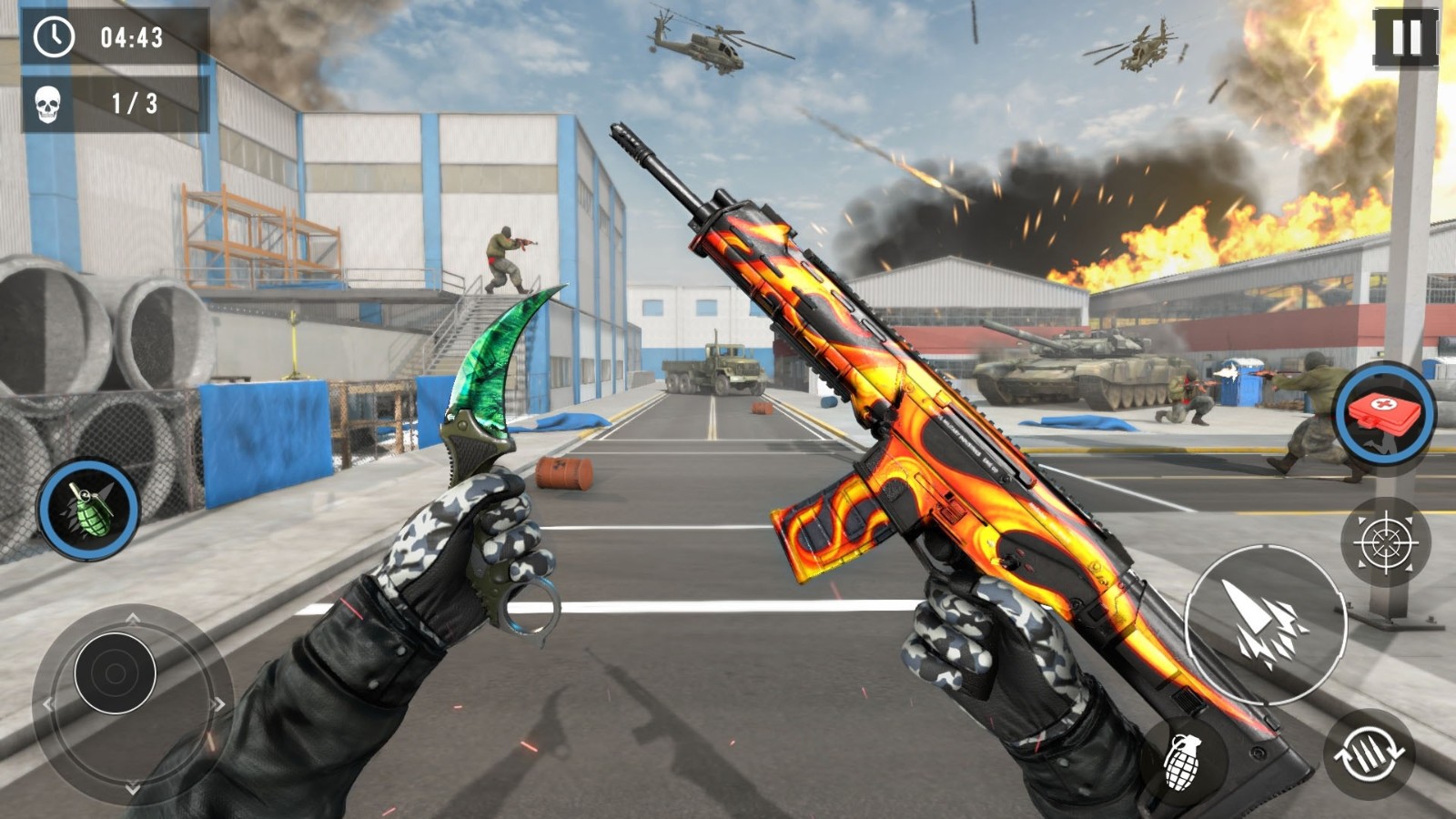Tap the white grenade icon button
The image size is (1456, 819).
click(1183, 763)
